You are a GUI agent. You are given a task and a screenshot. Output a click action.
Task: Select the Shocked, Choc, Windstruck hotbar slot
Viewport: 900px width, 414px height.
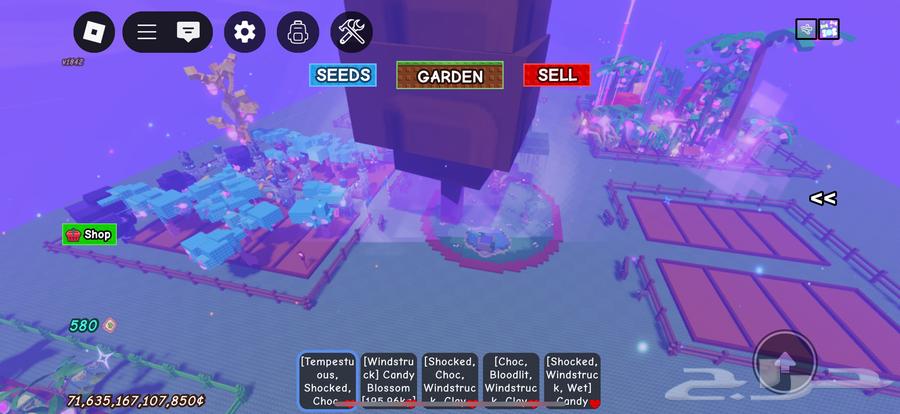449,380
